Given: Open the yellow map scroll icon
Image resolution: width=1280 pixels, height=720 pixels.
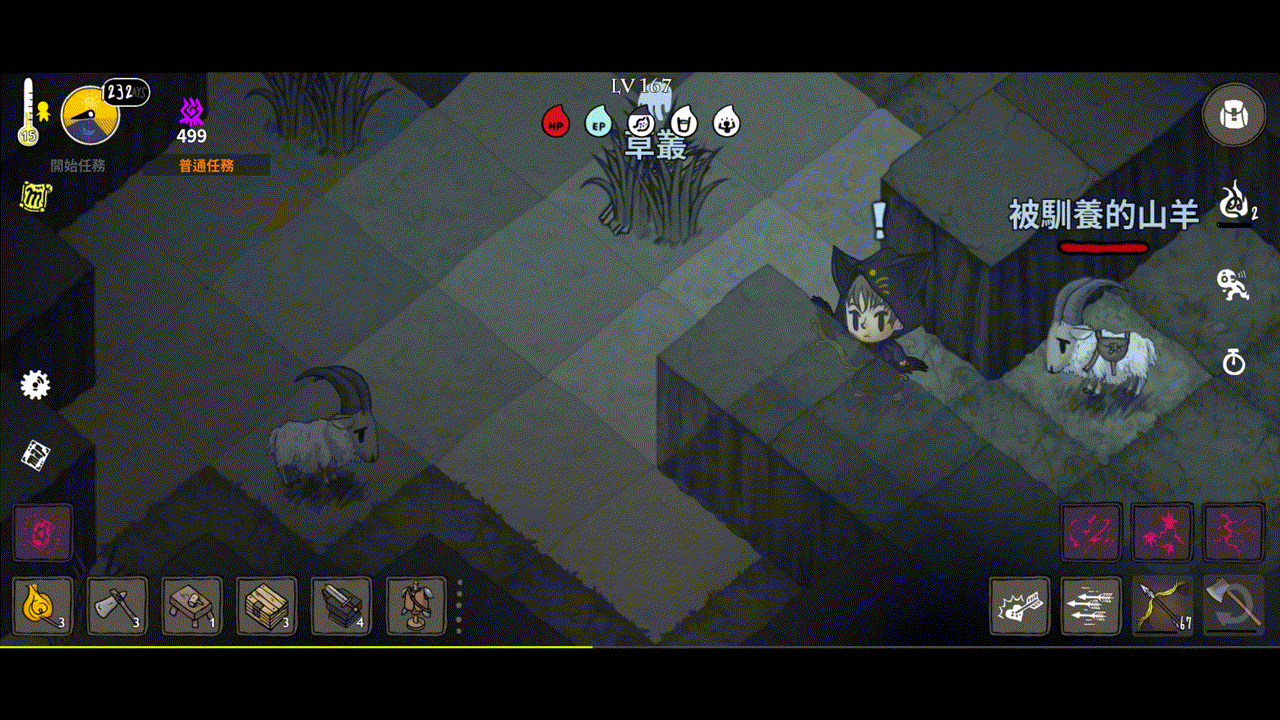Looking at the screenshot, I should point(35,197).
